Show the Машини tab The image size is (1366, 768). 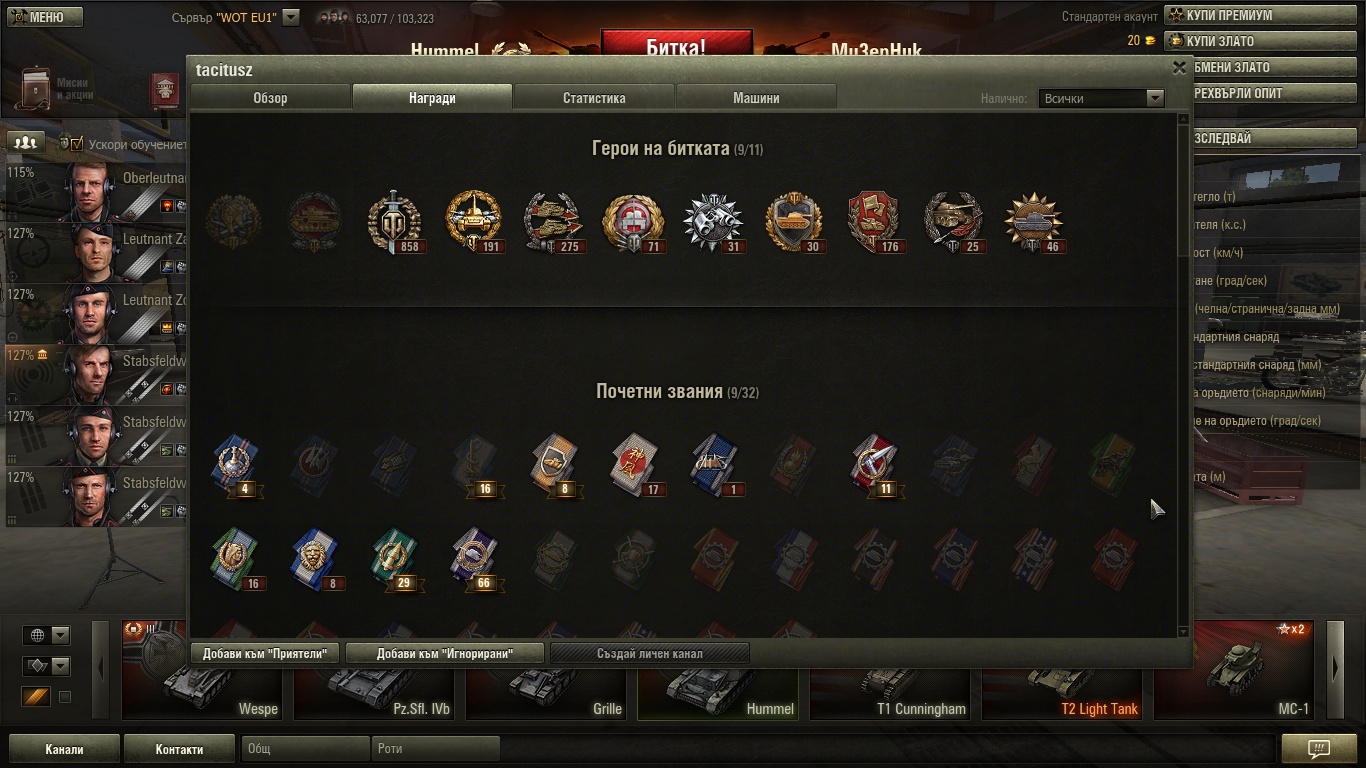click(x=756, y=98)
